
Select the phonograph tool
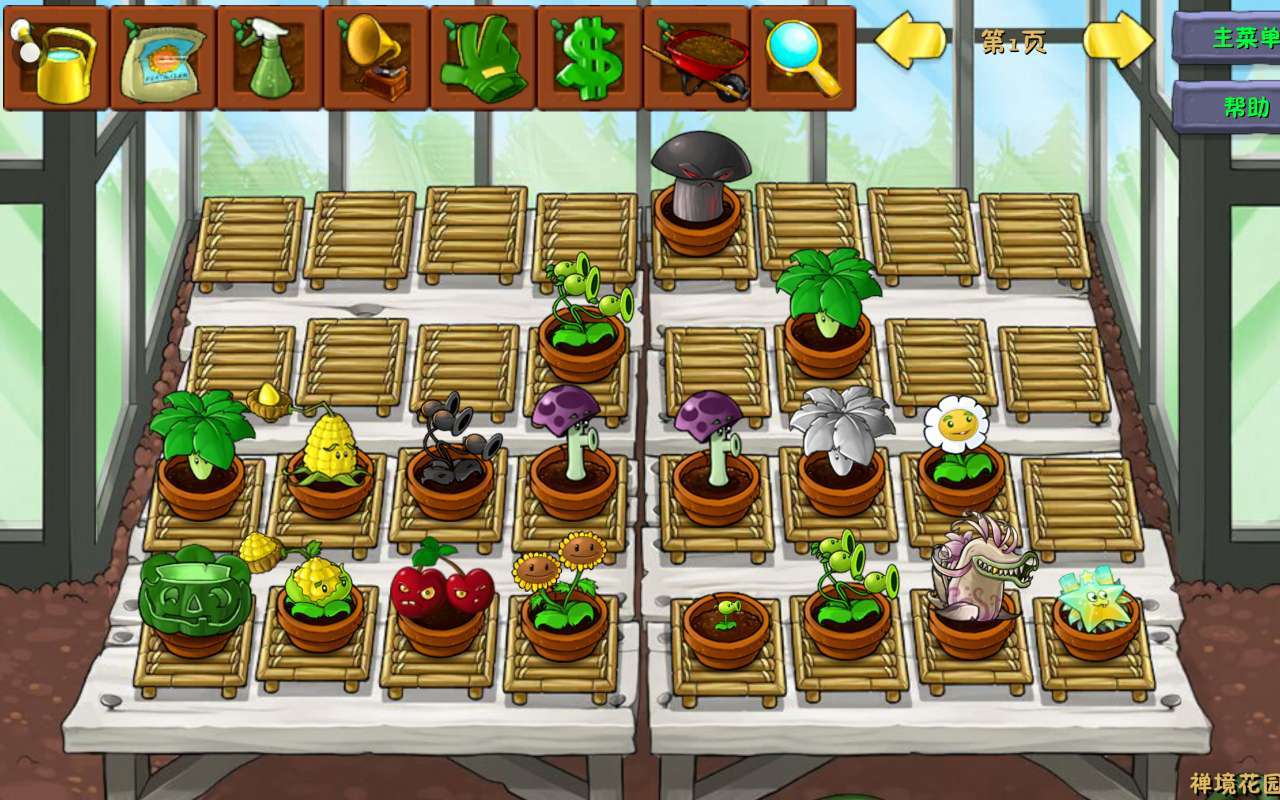point(376,58)
